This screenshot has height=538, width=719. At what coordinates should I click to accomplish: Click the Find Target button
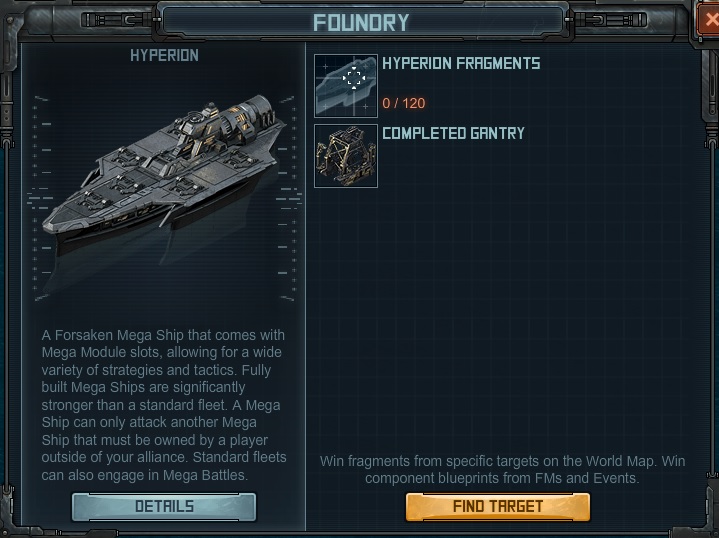click(497, 507)
